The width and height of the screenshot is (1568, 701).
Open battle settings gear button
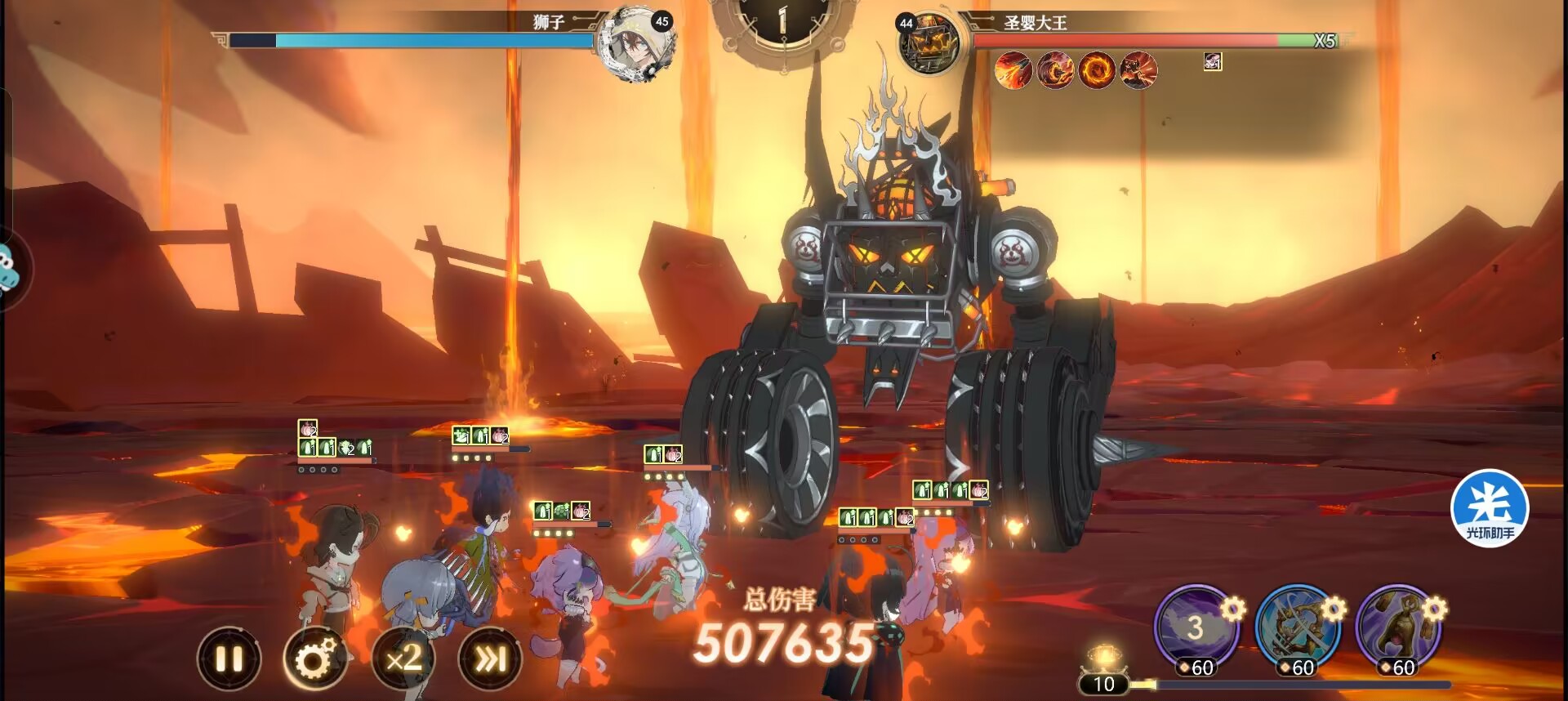tap(315, 659)
